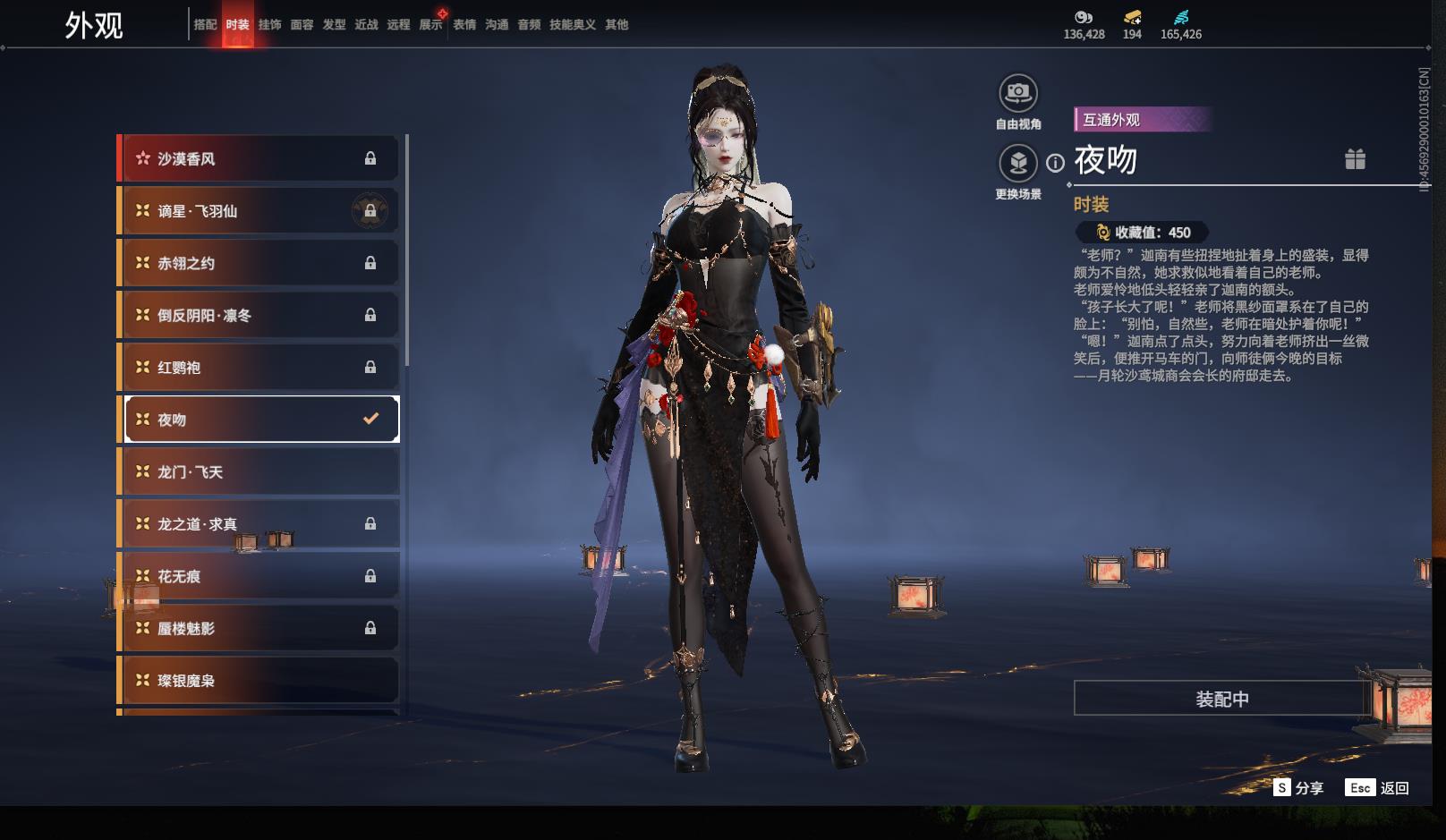Screen dimensions: 1446x840
Task: Switch to 发型 hairstyle tab
Action: pyautogui.click(x=334, y=25)
